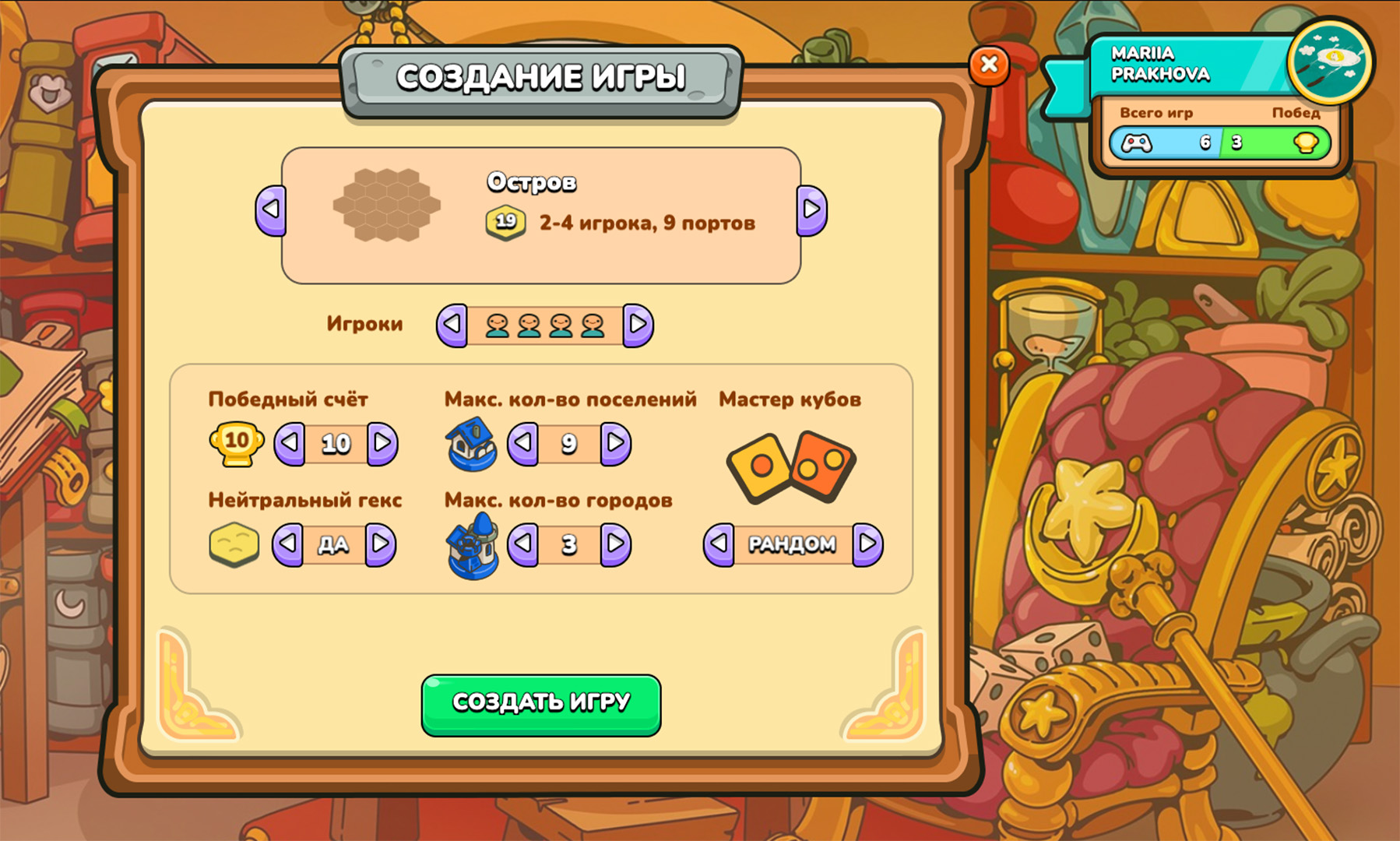Increase the max cities count
The image size is (1400, 841).
(x=615, y=543)
